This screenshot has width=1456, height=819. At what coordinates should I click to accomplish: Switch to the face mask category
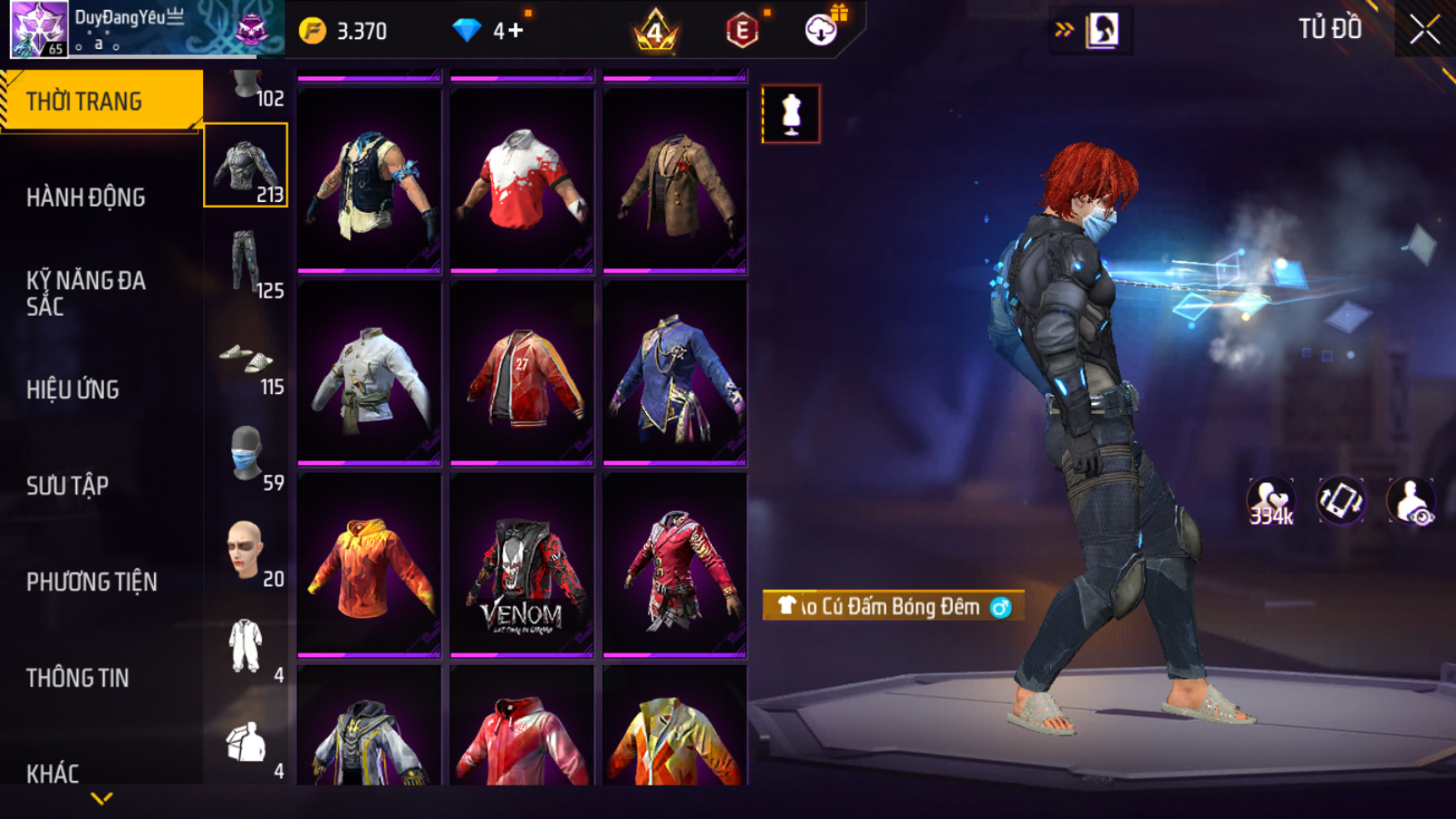click(246, 456)
